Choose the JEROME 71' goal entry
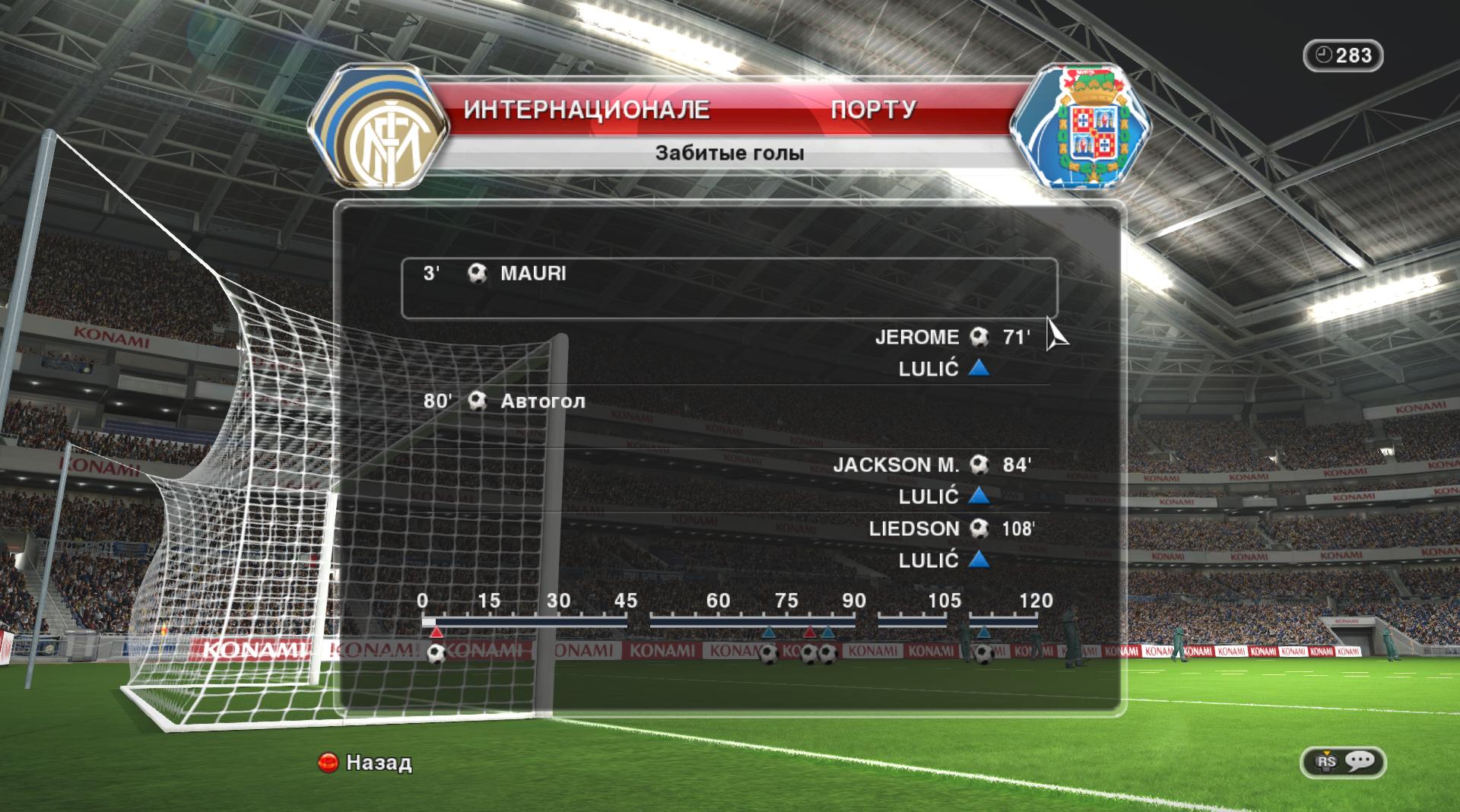 pyautogui.click(x=952, y=337)
